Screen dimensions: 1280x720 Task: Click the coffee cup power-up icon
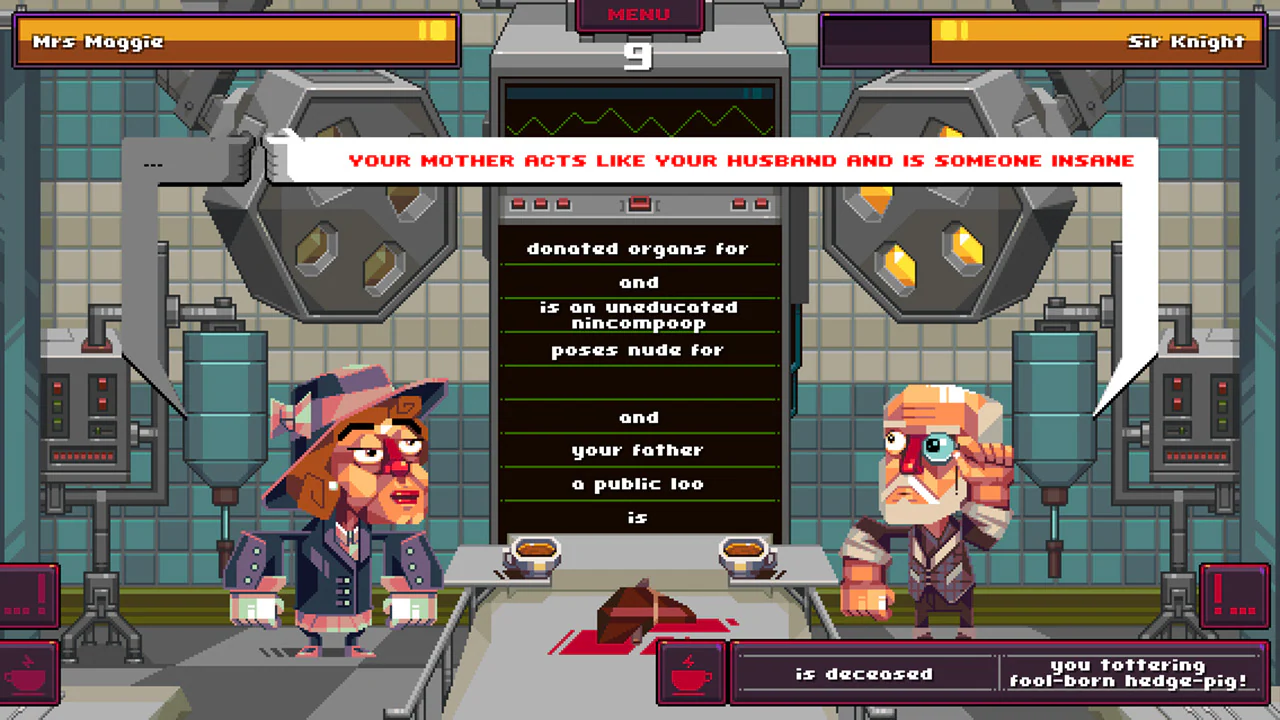tap(690, 673)
